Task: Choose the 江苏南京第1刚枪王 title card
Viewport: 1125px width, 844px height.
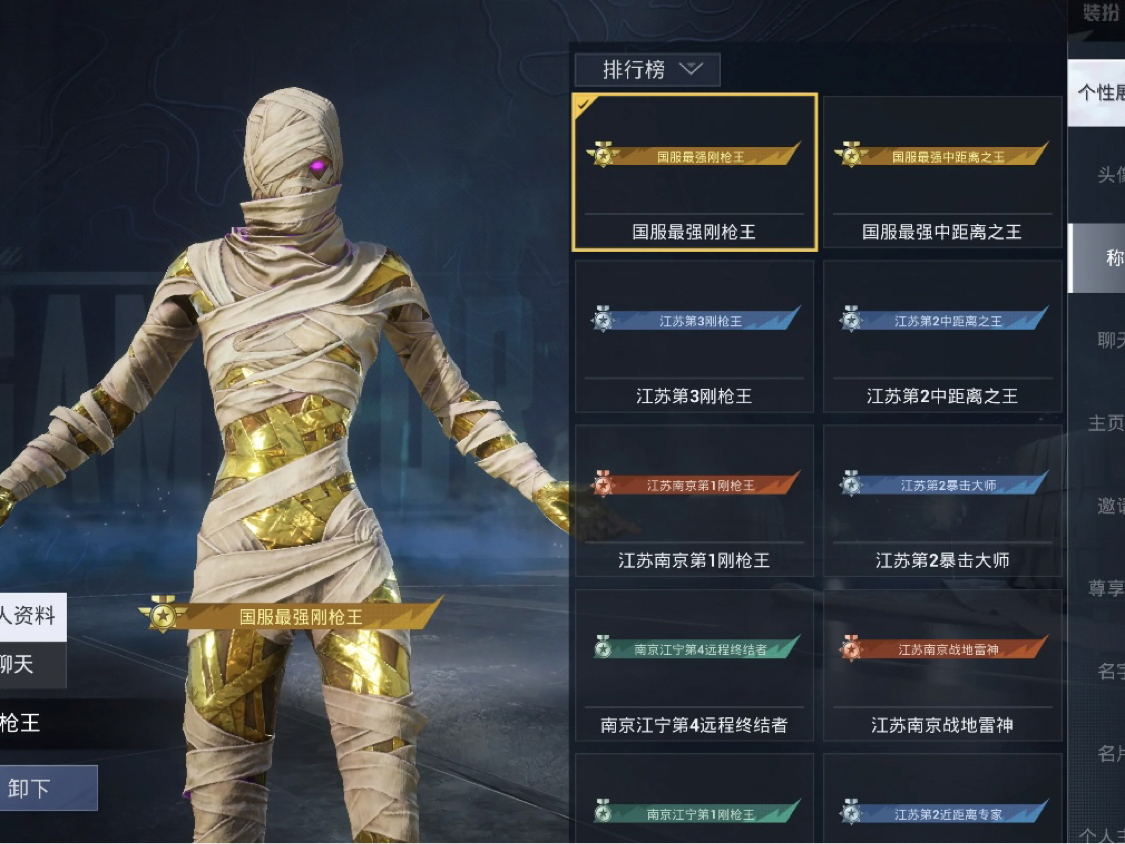Action: tap(694, 501)
